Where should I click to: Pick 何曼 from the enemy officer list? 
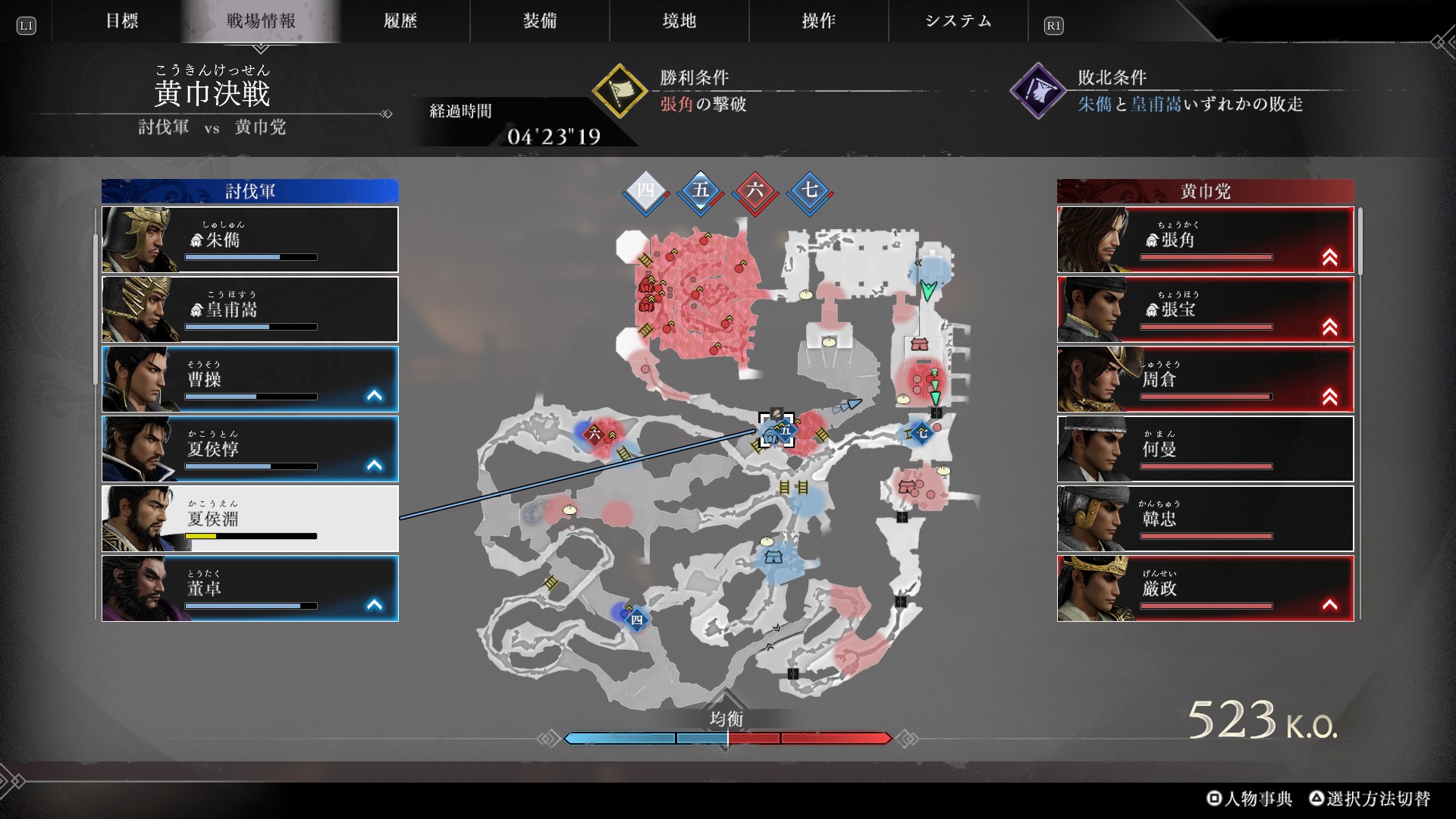click(x=1205, y=449)
